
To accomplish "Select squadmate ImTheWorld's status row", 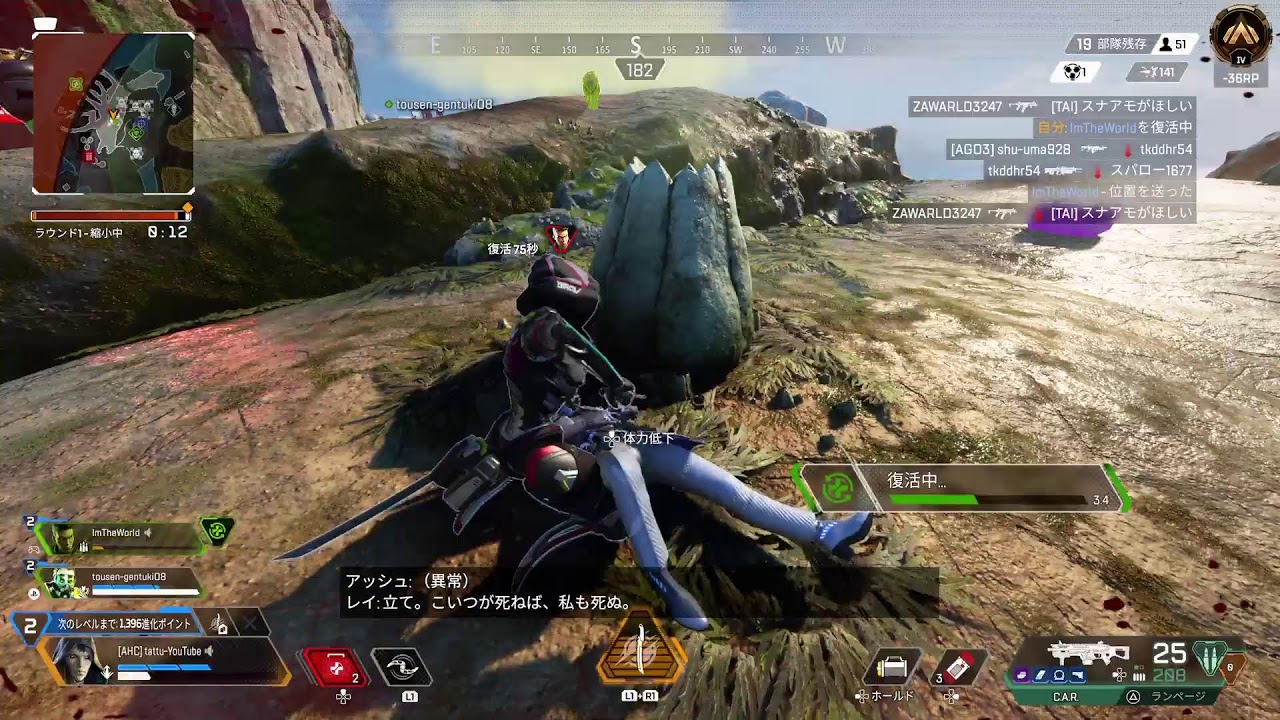I will pyautogui.click(x=120, y=536).
